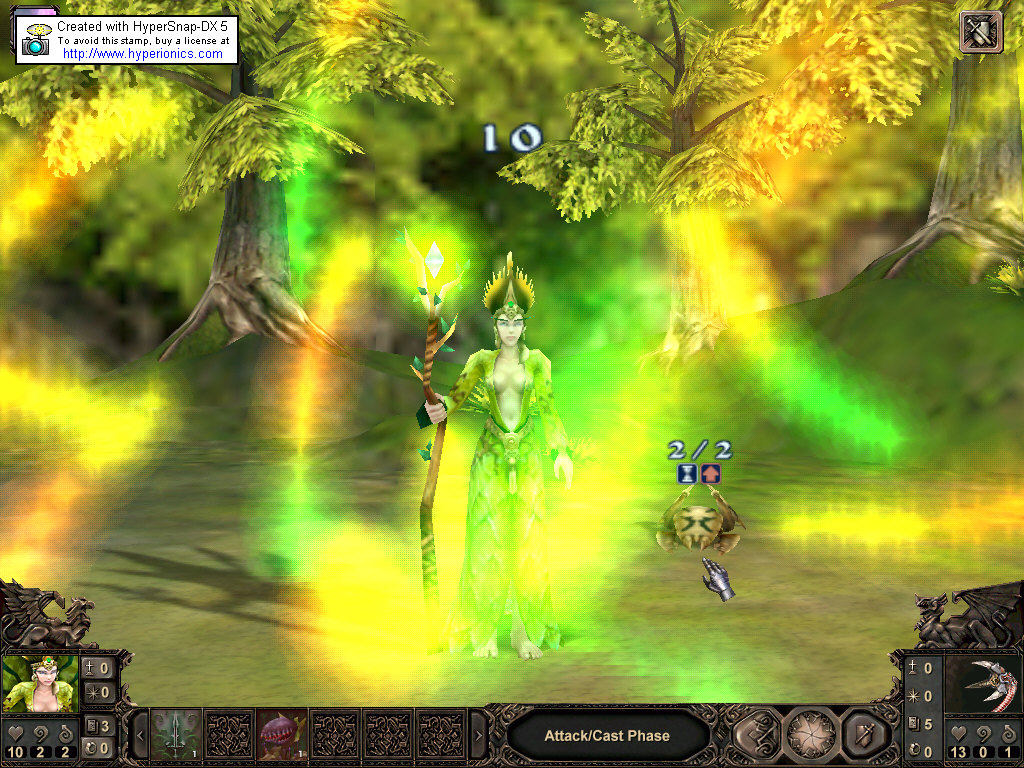Click the opponent's clawed weapon portrait
This screenshot has width=1024, height=768.
pyautogui.click(x=982, y=684)
